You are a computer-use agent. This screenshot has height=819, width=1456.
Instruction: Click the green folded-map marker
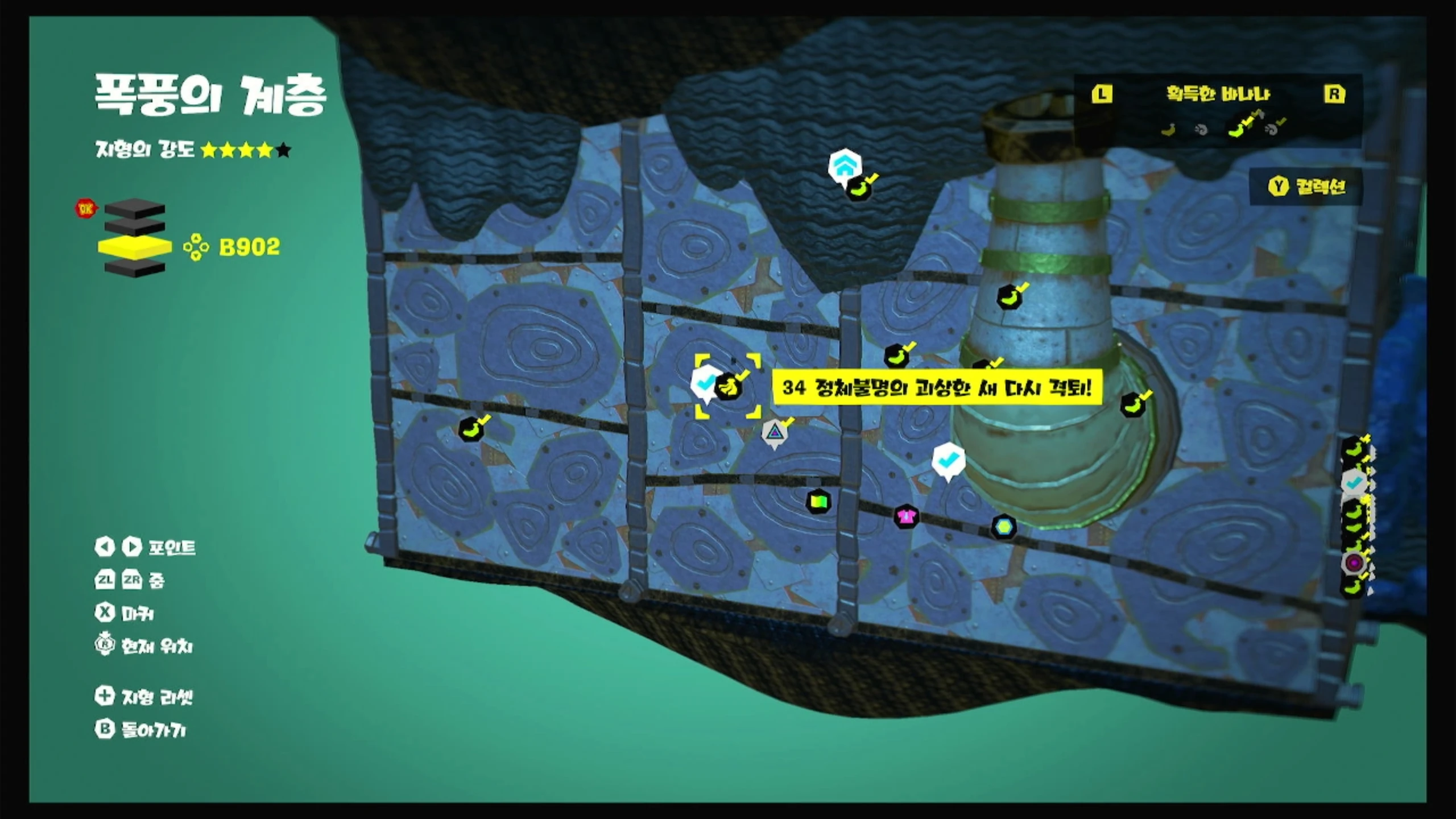818,502
